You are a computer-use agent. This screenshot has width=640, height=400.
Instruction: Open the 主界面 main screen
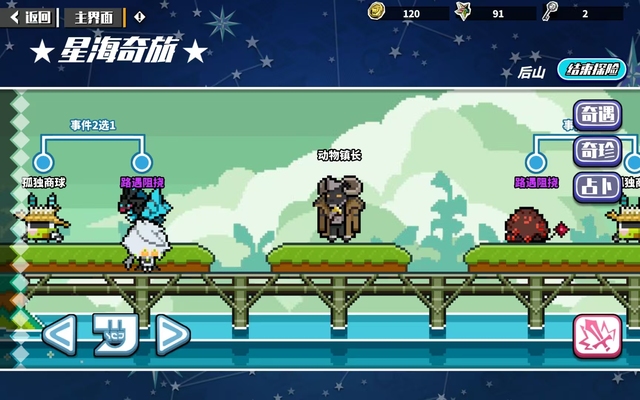94,17
